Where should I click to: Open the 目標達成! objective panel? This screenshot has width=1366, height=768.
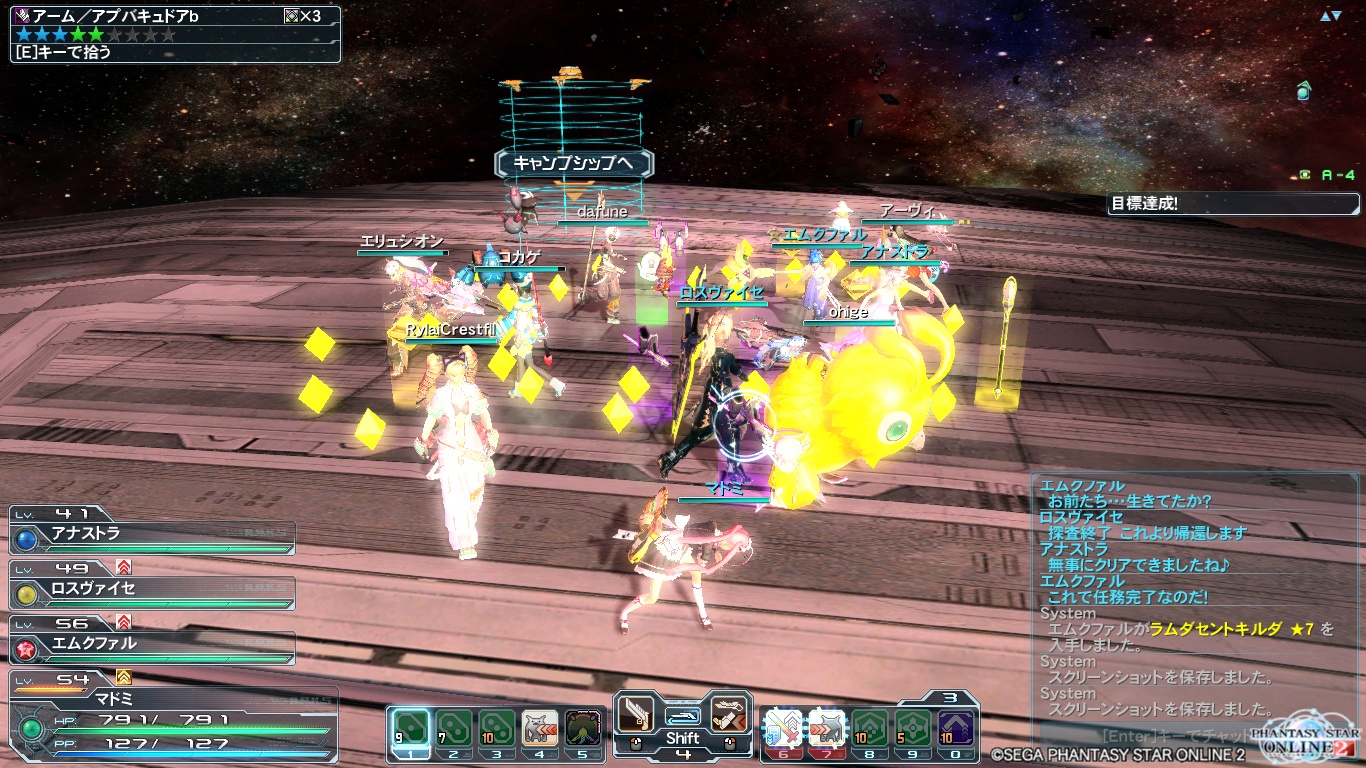coord(1234,204)
